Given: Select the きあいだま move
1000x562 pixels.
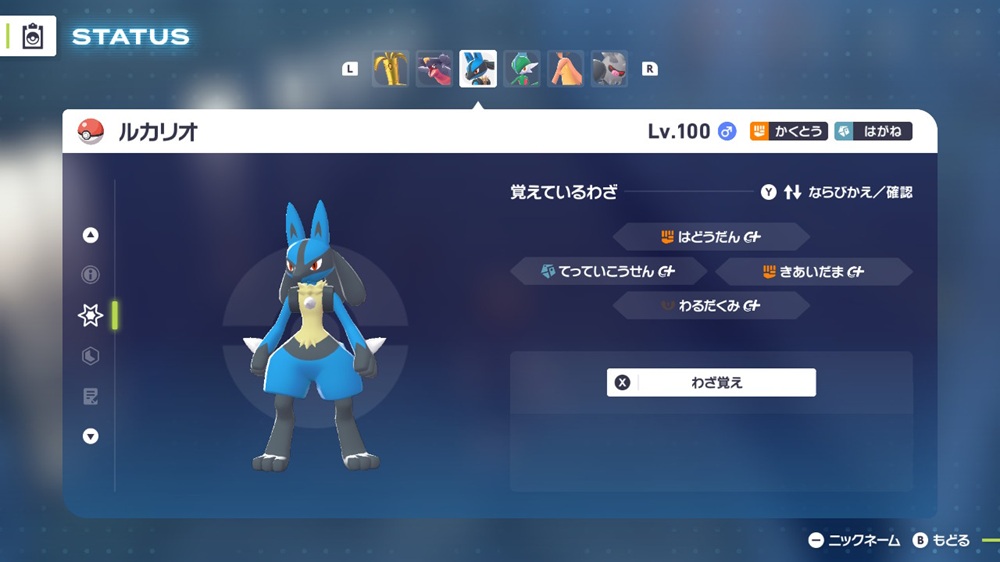Looking at the screenshot, I should point(813,271).
